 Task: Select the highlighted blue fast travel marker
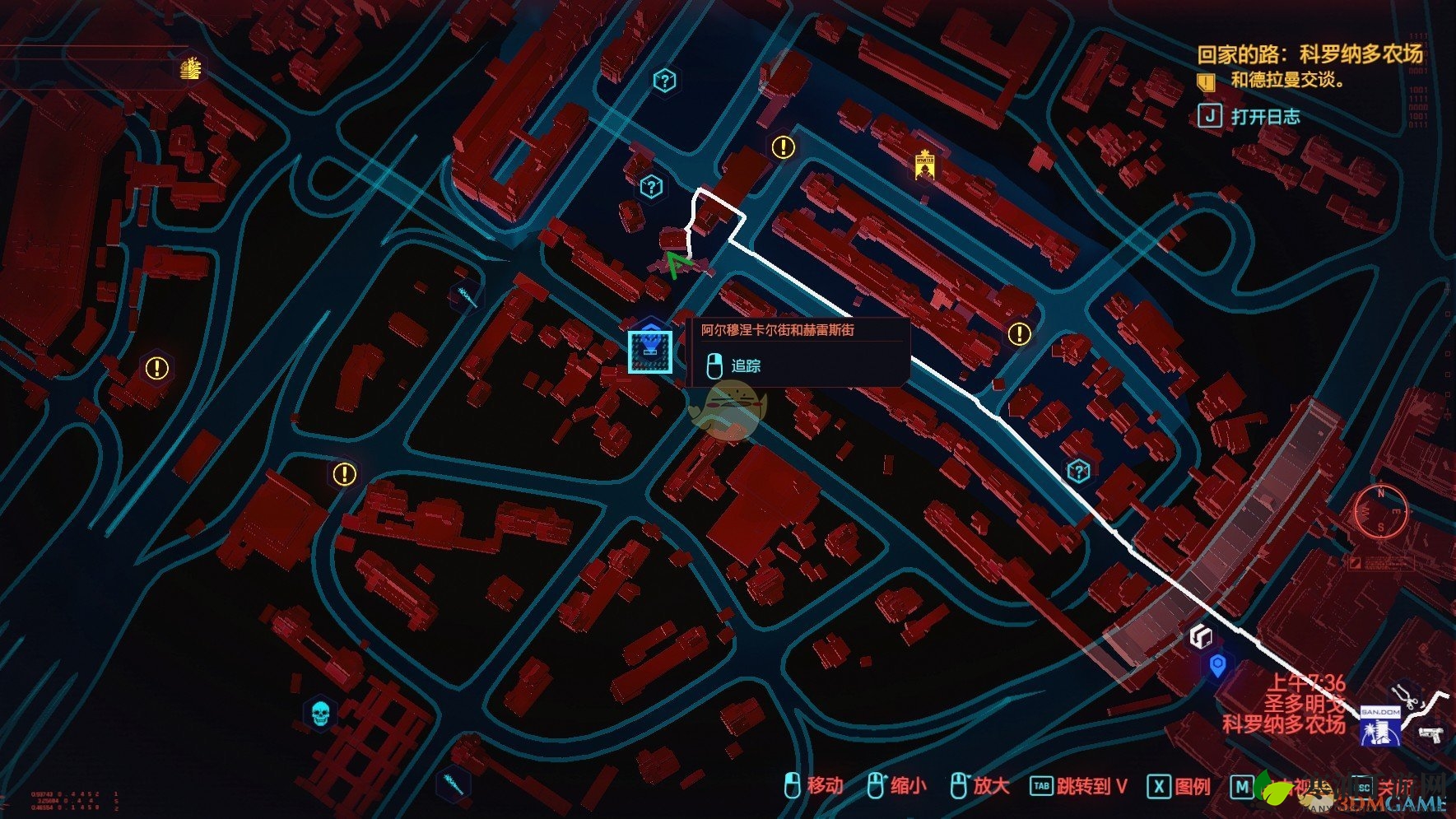click(650, 351)
